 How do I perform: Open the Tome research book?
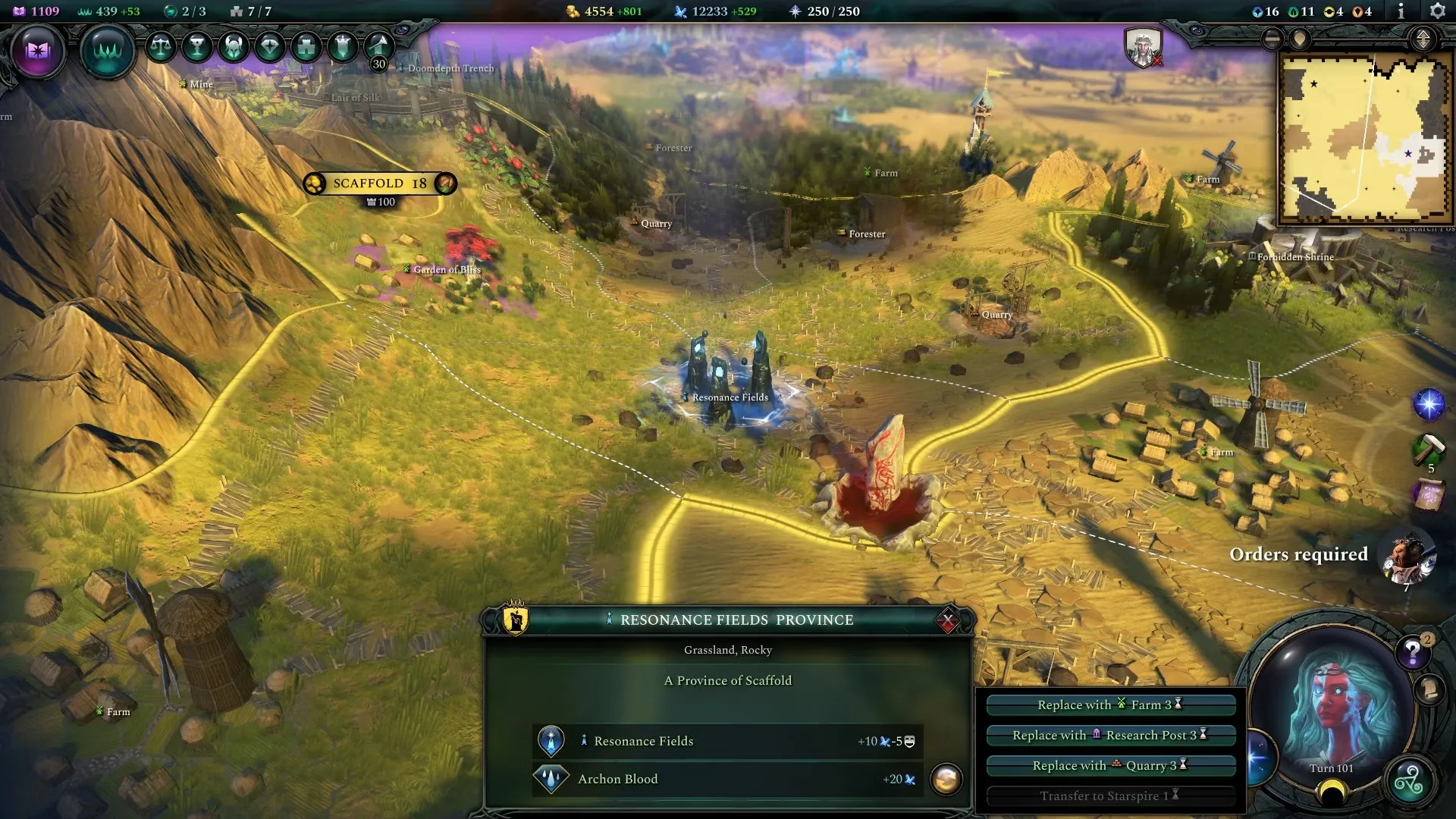38,51
